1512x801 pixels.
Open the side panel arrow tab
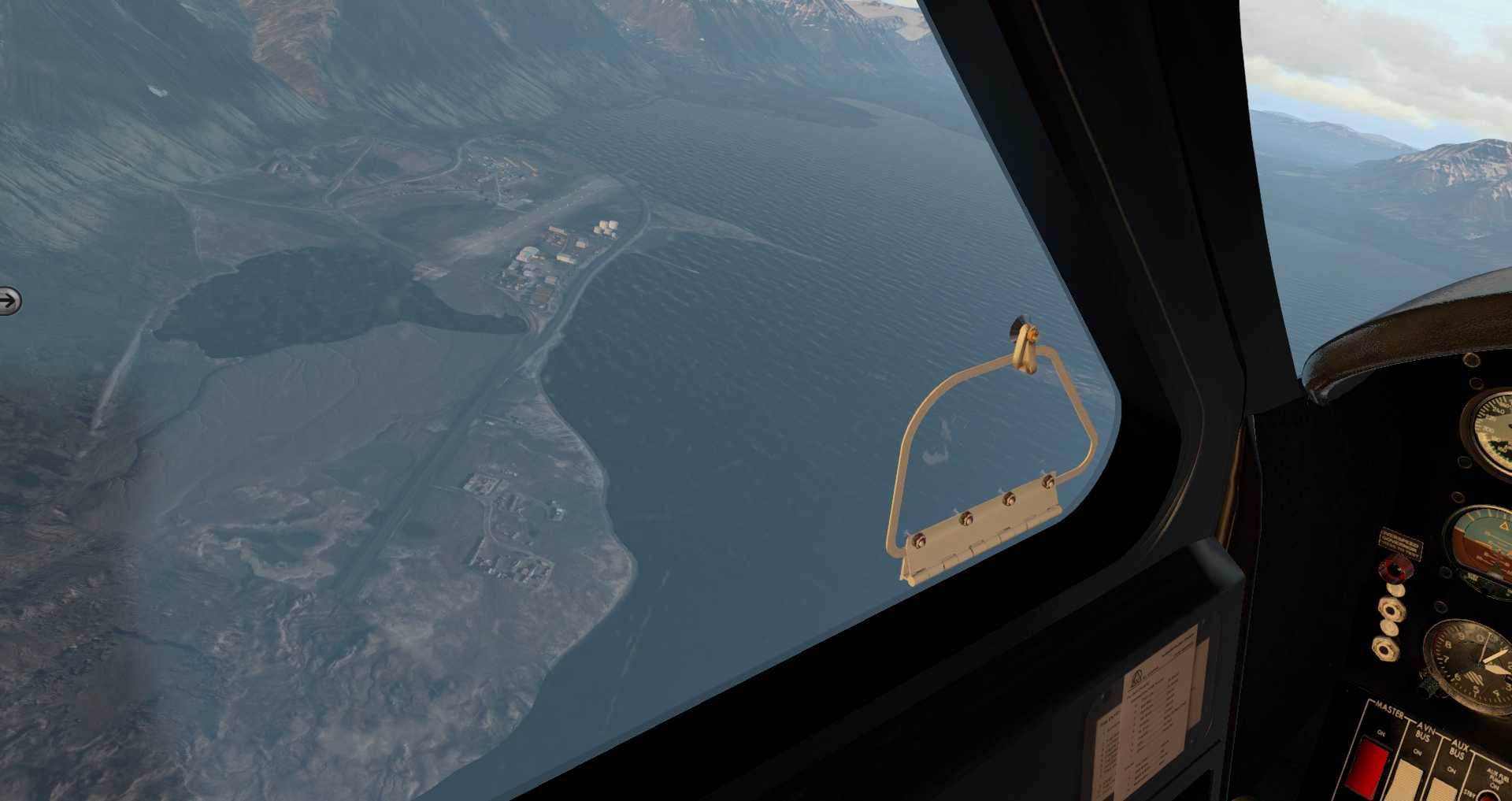tap(9, 300)
